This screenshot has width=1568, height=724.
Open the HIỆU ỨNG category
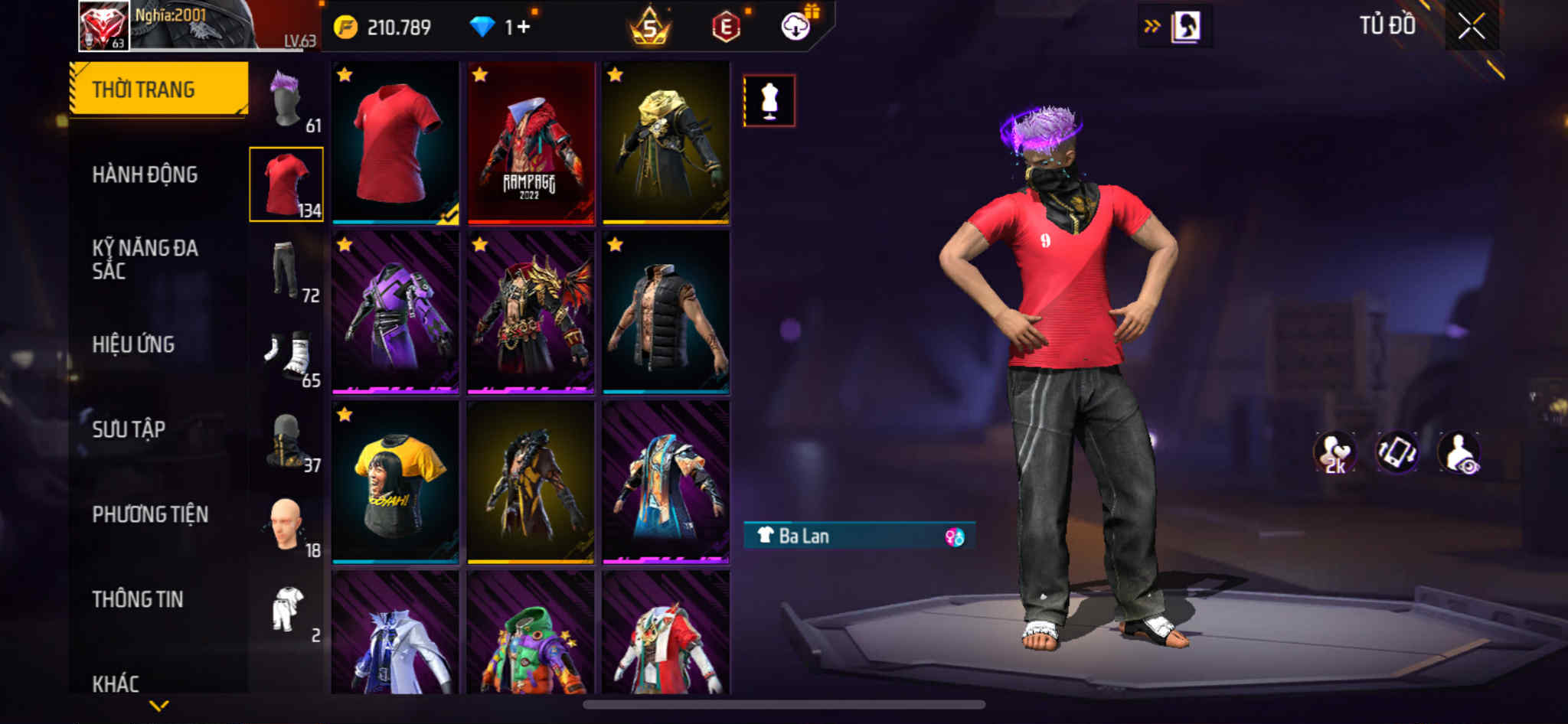pyautogui.click(x=133, y=344)
